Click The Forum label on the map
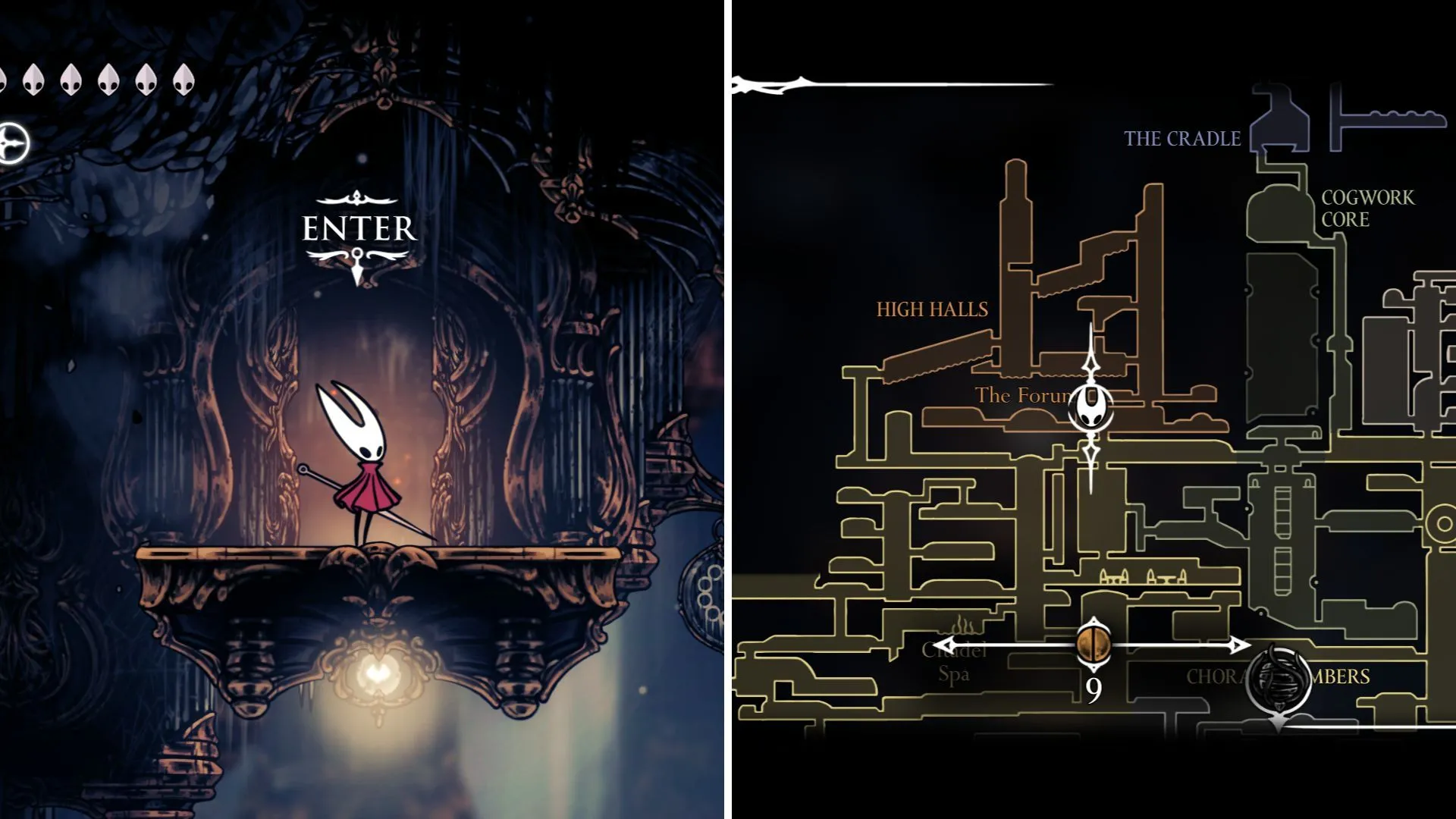The image size is (1456, 819). point(1021,395)
